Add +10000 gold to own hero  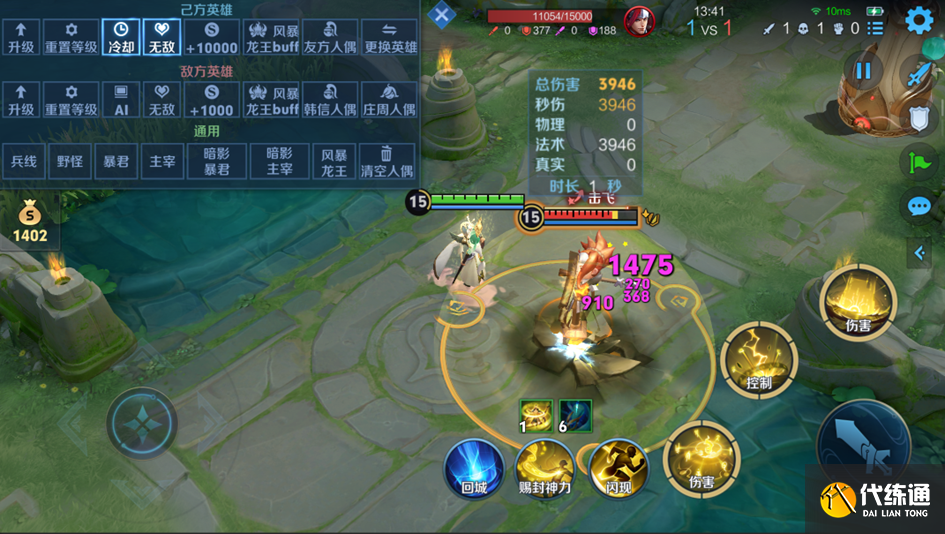click(x=212, y=37)
